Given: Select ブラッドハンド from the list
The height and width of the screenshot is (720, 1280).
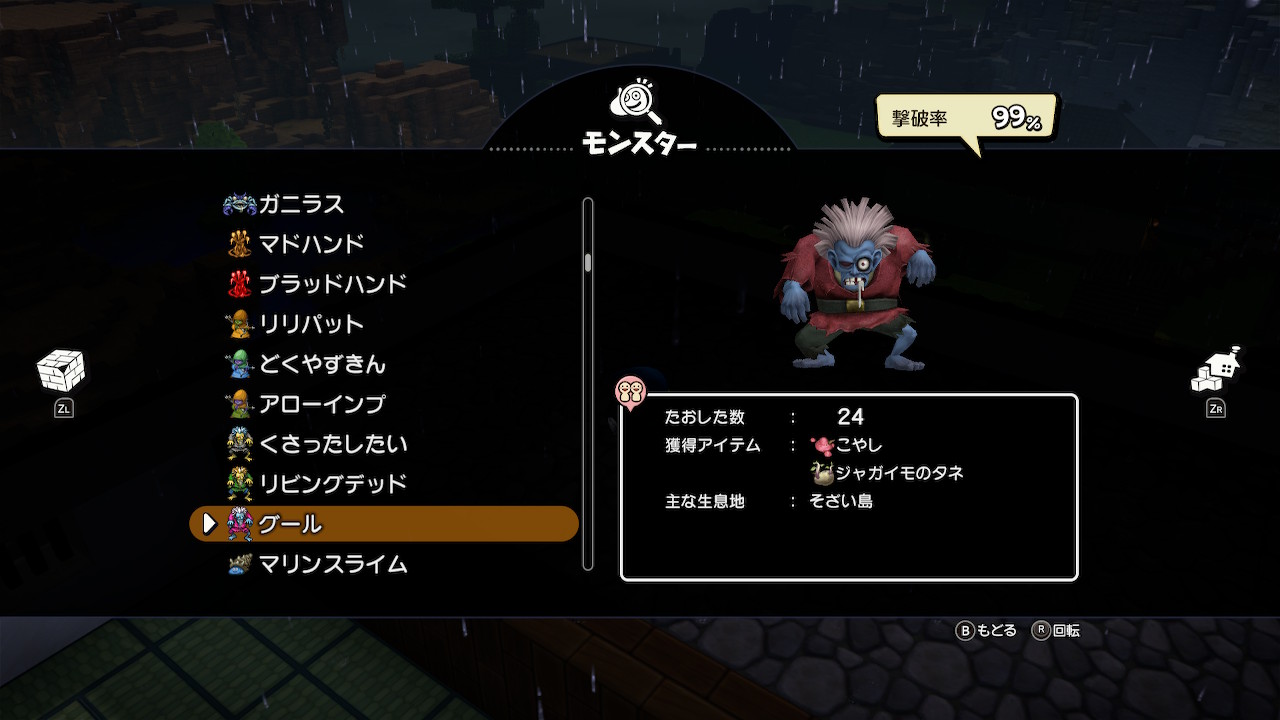Looking at the screenshot, I should pos(332,284).
